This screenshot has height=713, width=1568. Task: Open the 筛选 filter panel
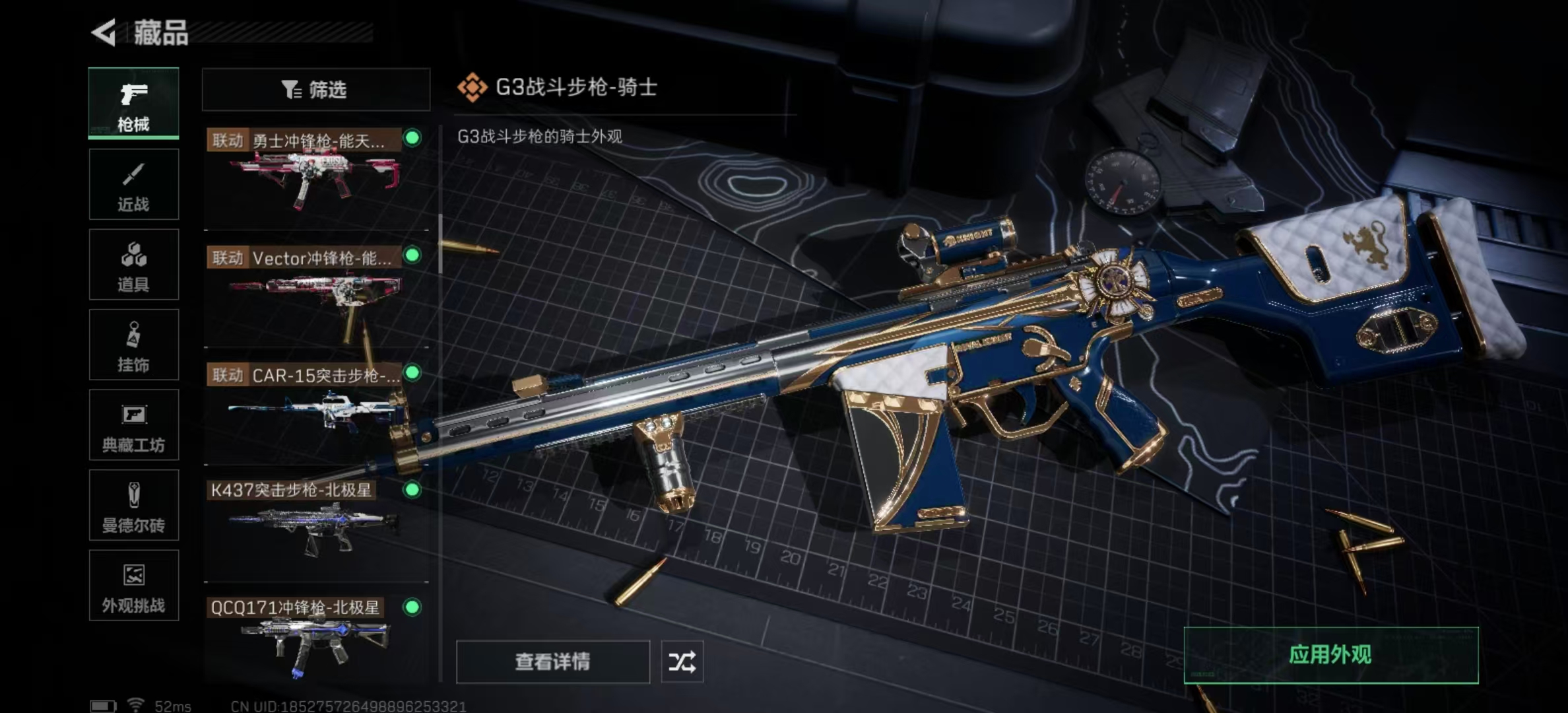tap(315, 89)
